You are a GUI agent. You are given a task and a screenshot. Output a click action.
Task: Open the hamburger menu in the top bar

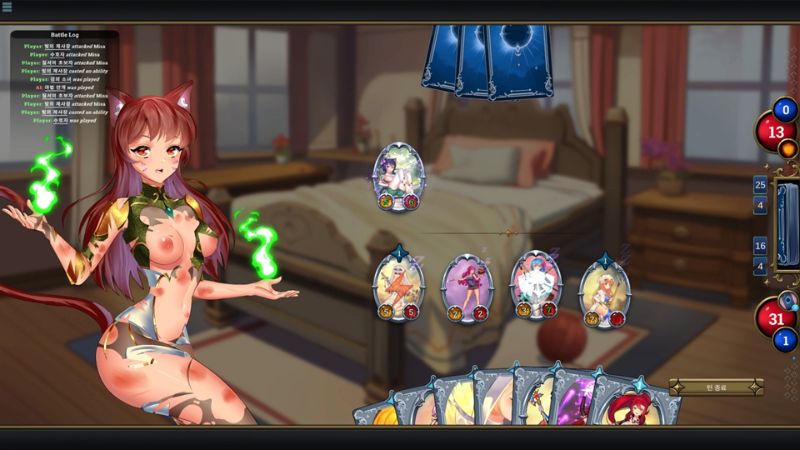pos(7,7)
